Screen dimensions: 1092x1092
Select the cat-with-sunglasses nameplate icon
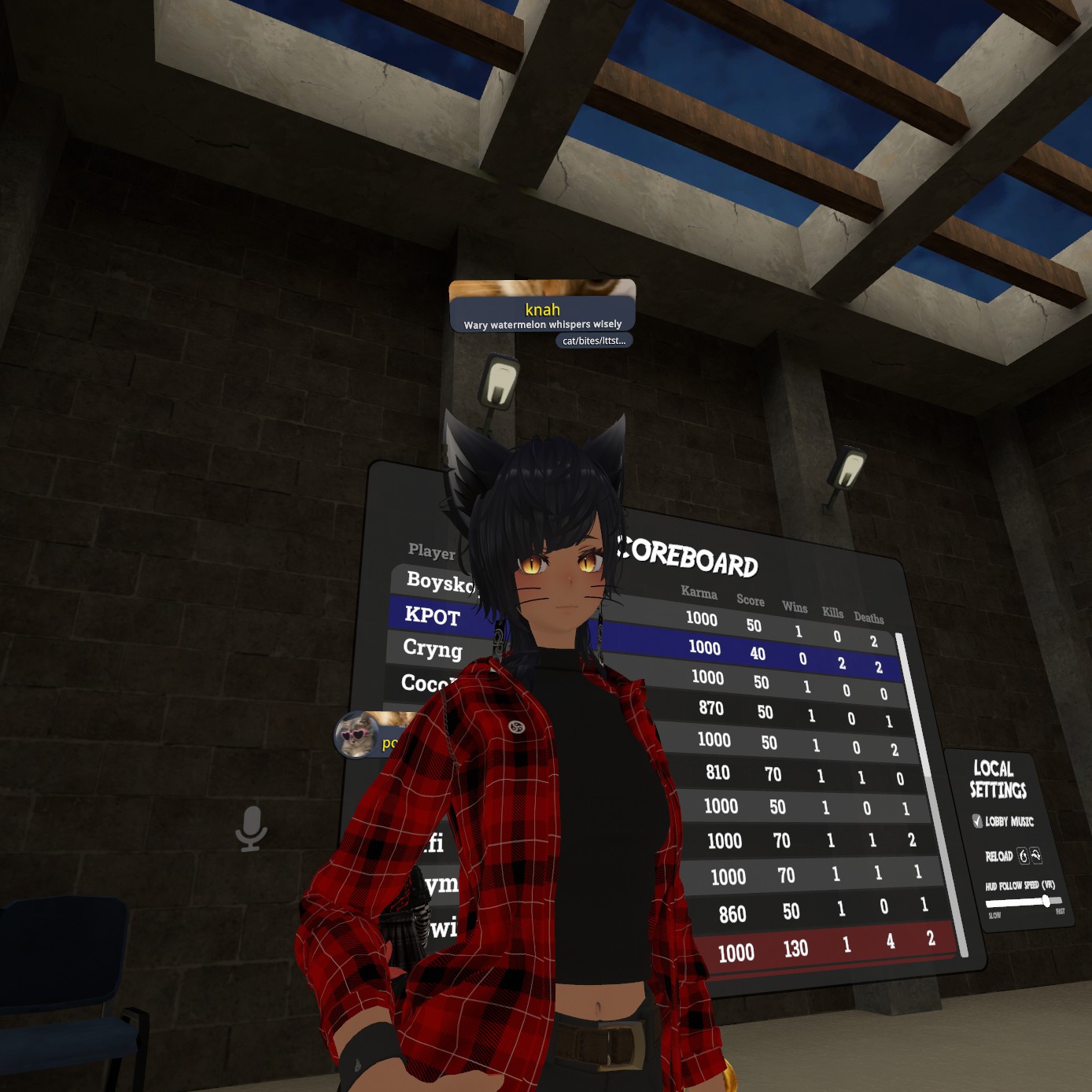point(356,735)
